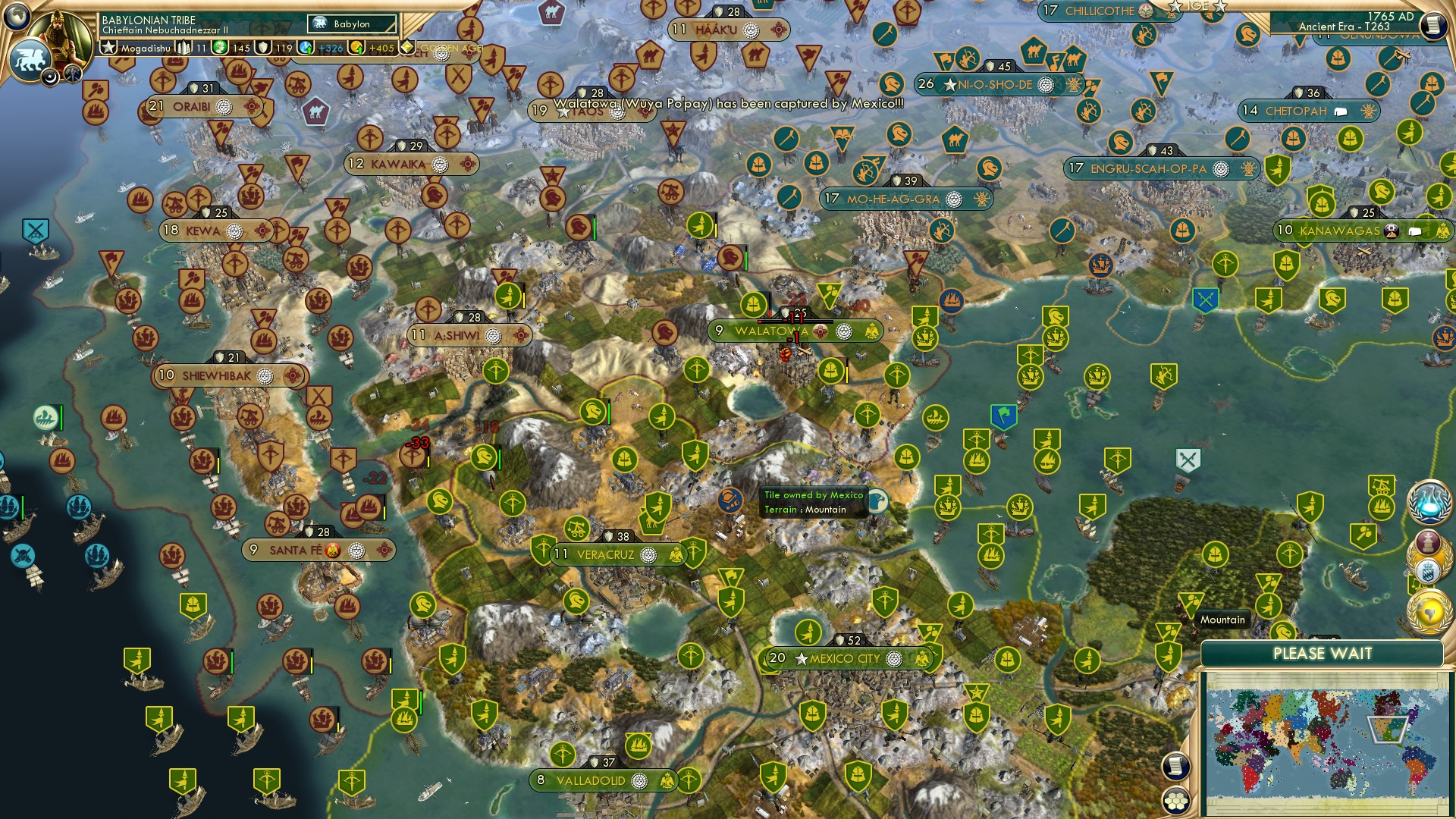Screen dimensions: 1456x819
Task: Open the hammer economy panel near the leader portrait
Action: (x=72, y=75)
